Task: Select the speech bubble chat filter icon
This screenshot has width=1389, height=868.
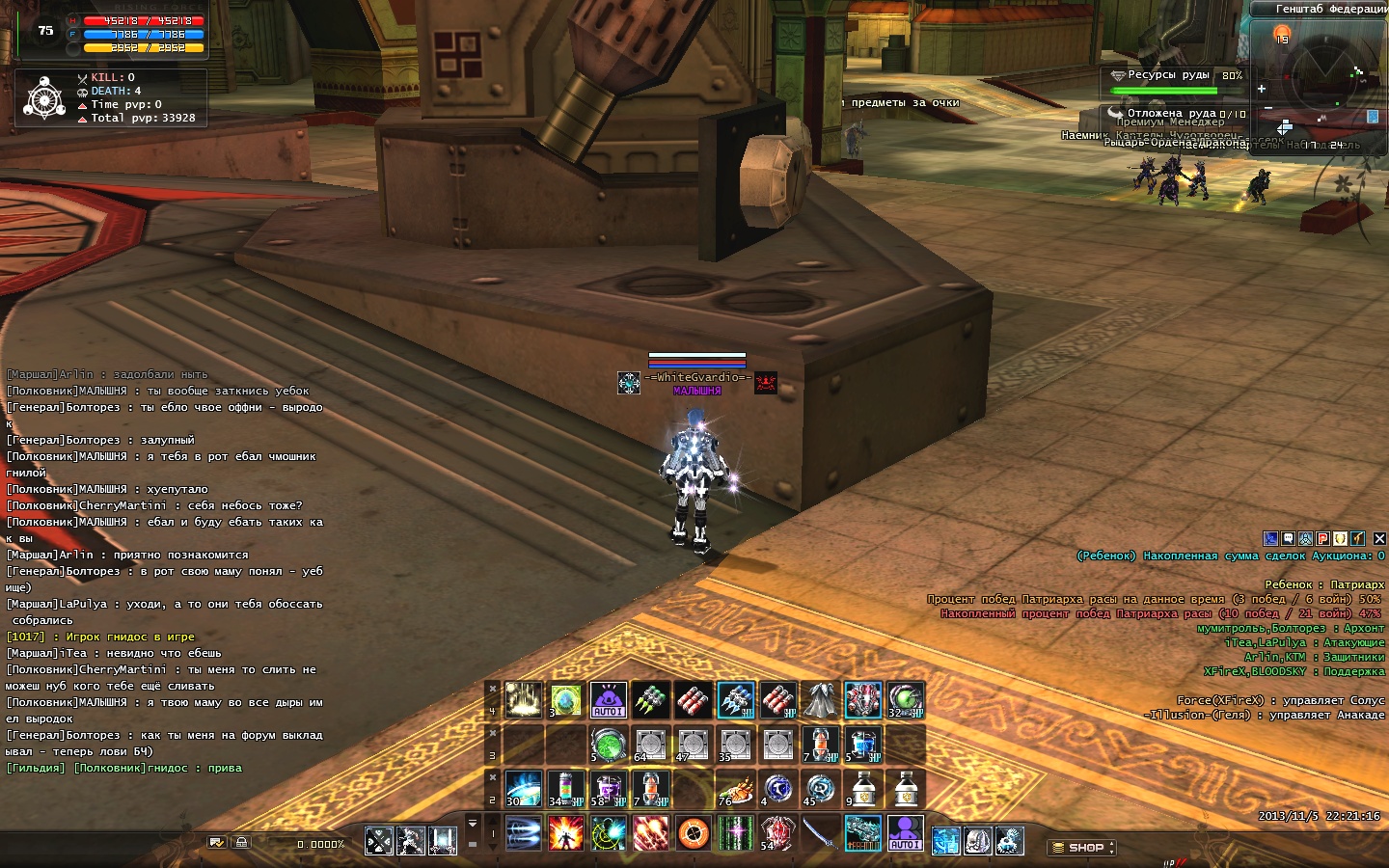Action: point(1288,539)
